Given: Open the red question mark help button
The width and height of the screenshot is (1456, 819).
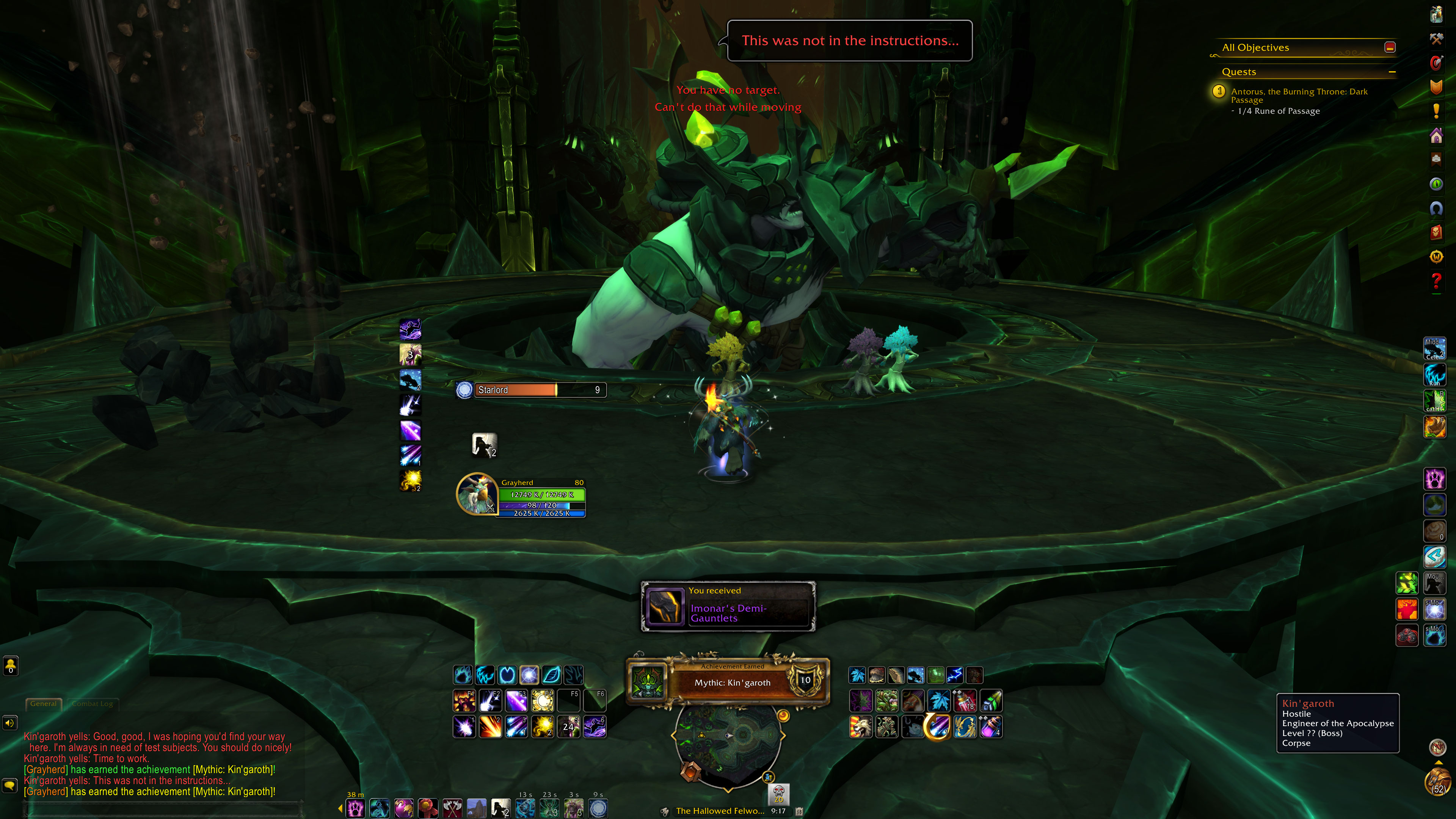Looking at the screenshot, I should click(x=1436, y=280).
